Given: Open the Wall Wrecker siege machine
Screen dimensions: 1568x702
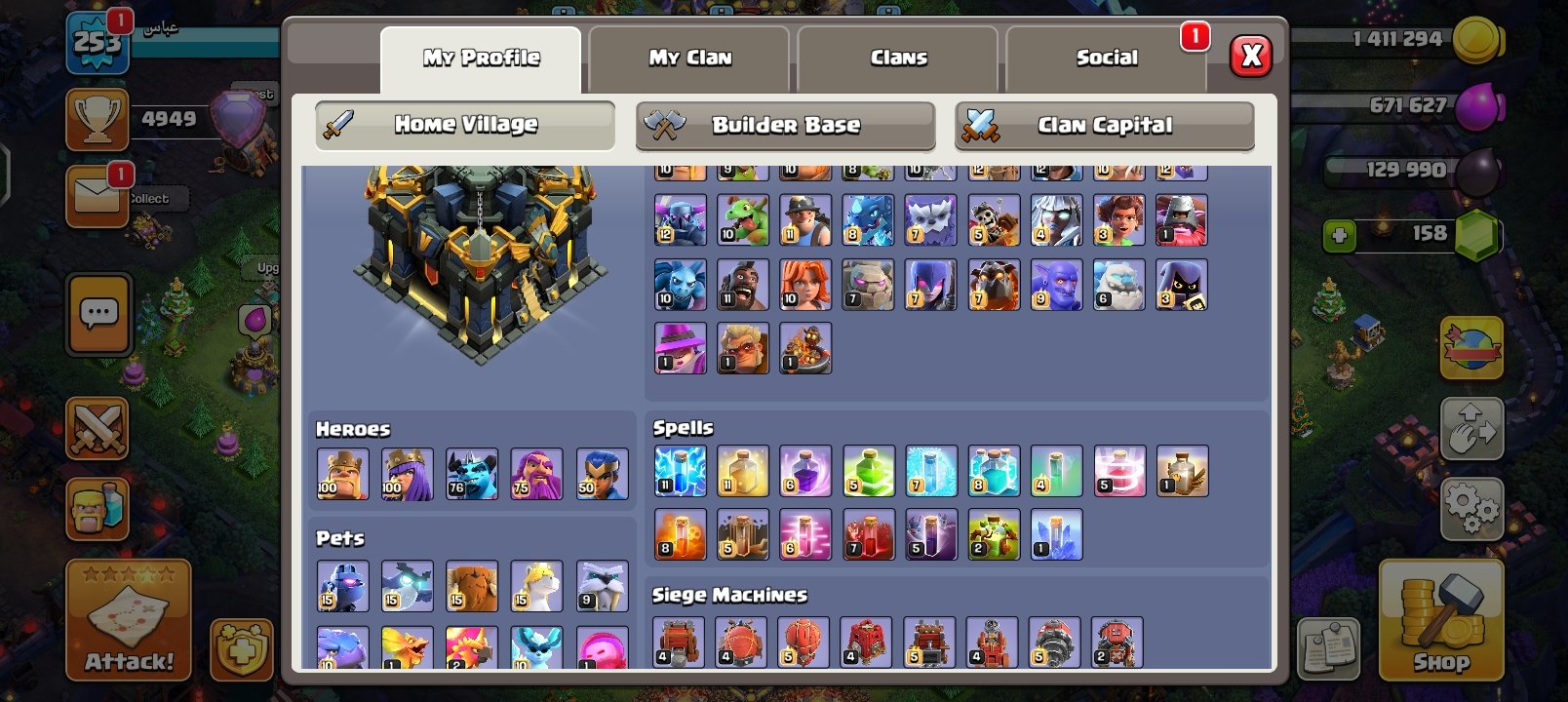Looking at the screenshot, I should 680,639.
